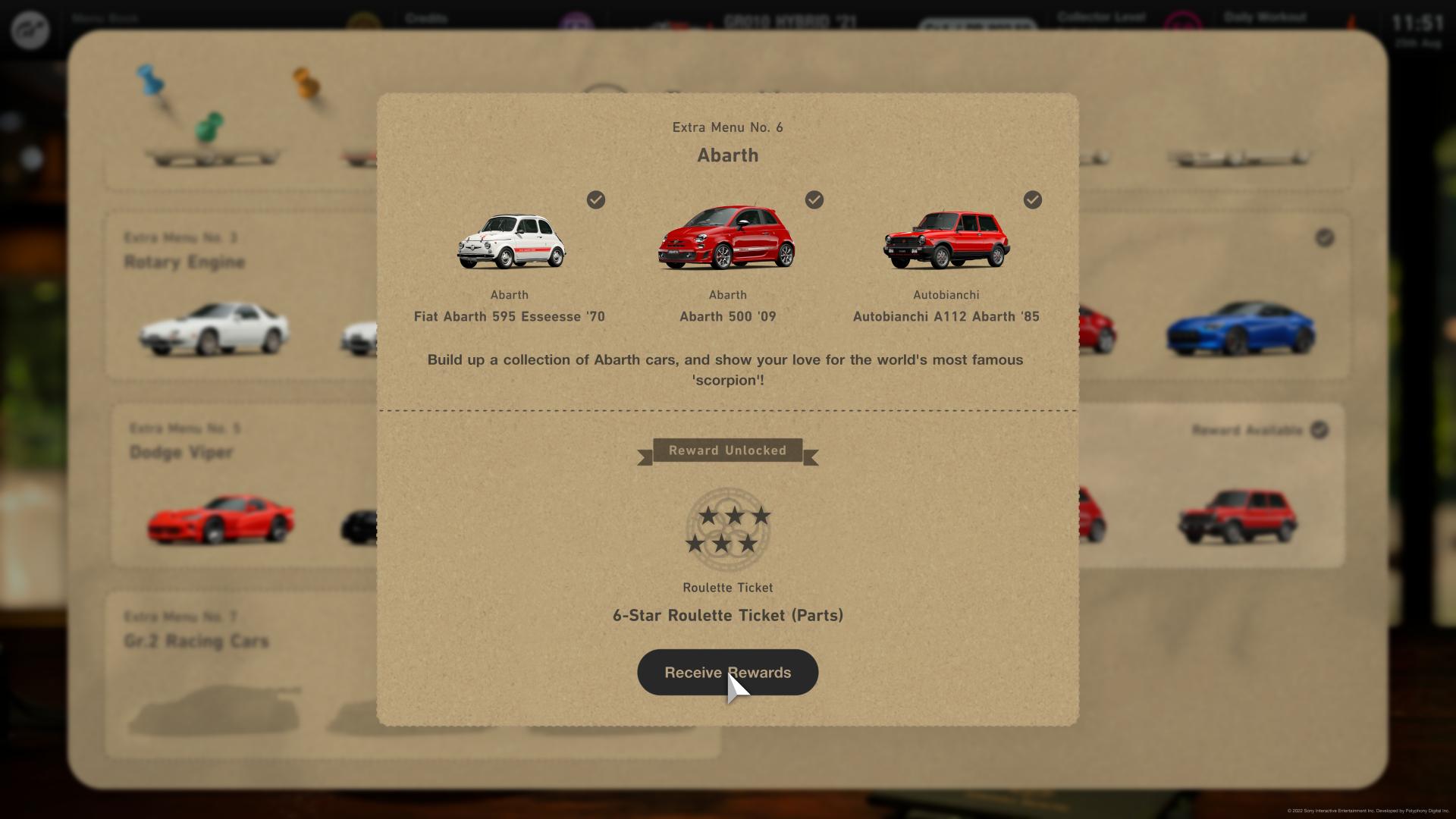1456x819 pixels.
Task: Click the Receive Rewards button
Action: pos(727,673)
